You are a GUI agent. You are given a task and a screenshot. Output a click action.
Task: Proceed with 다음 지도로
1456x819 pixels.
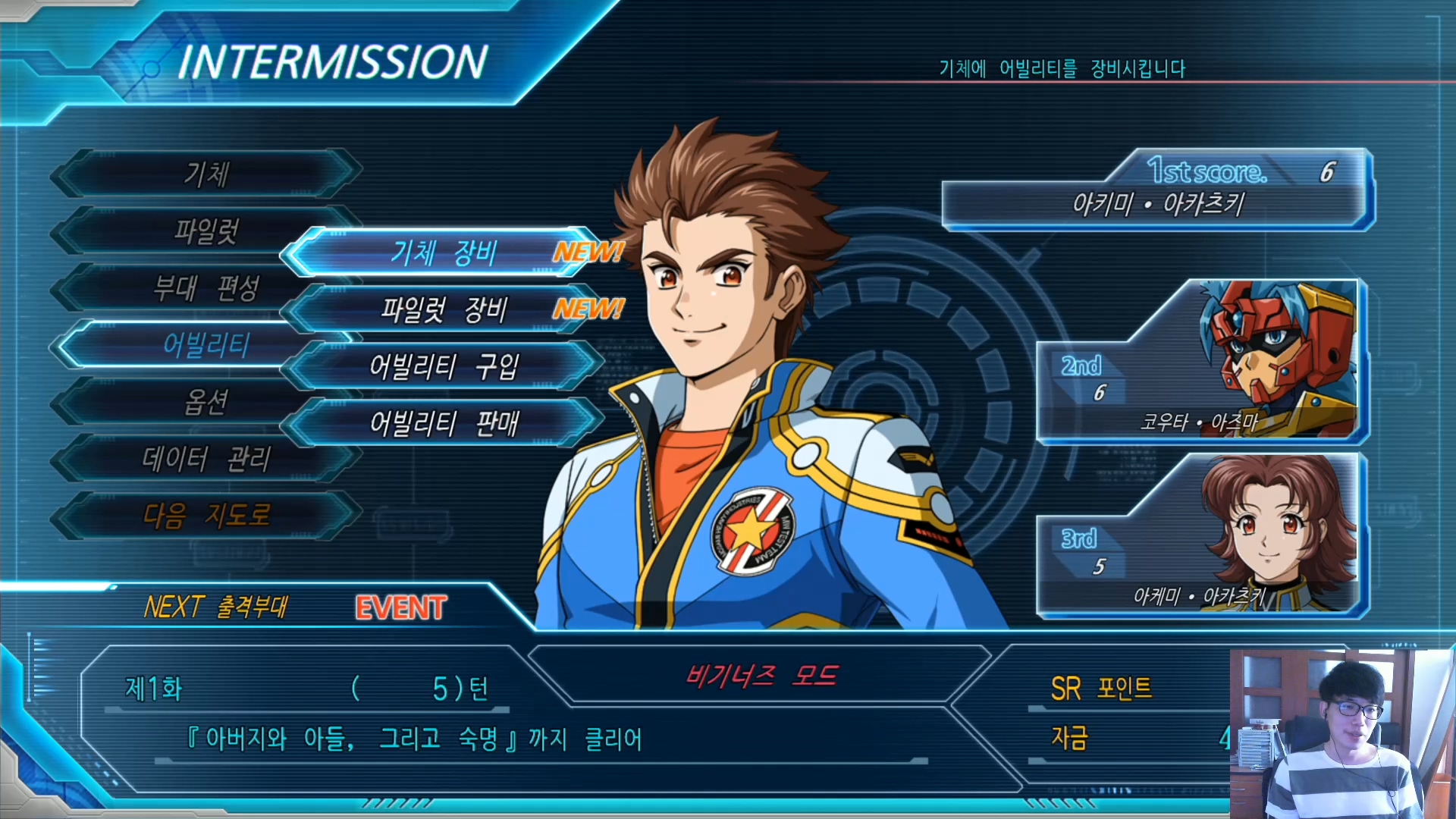pyautogui.click(x=206, y=516)
